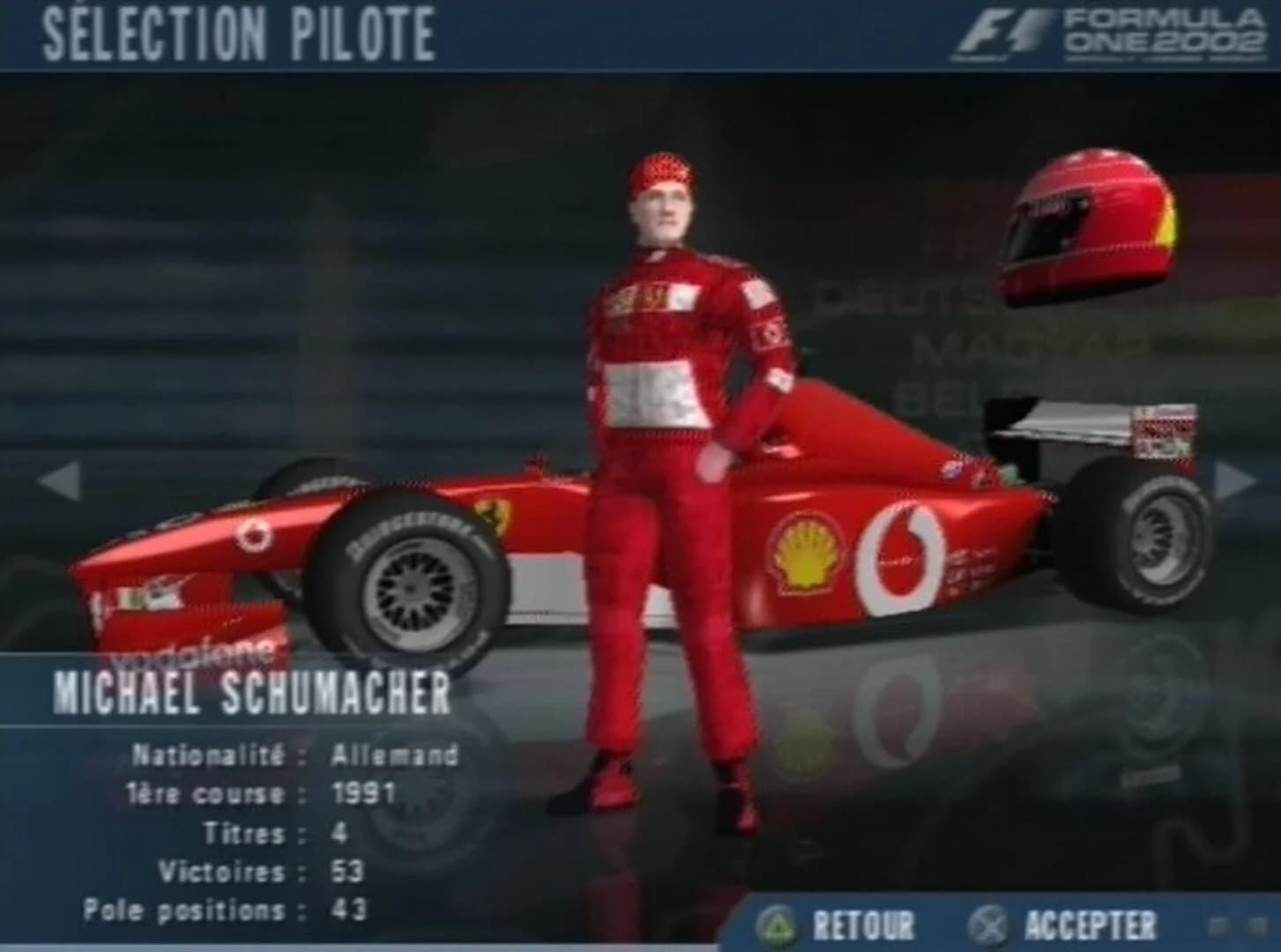This screenshot has width=1281, height=952.
Task: Click the Ferrari prancing horse emblem on the car
Action: [x=494, y=514]
